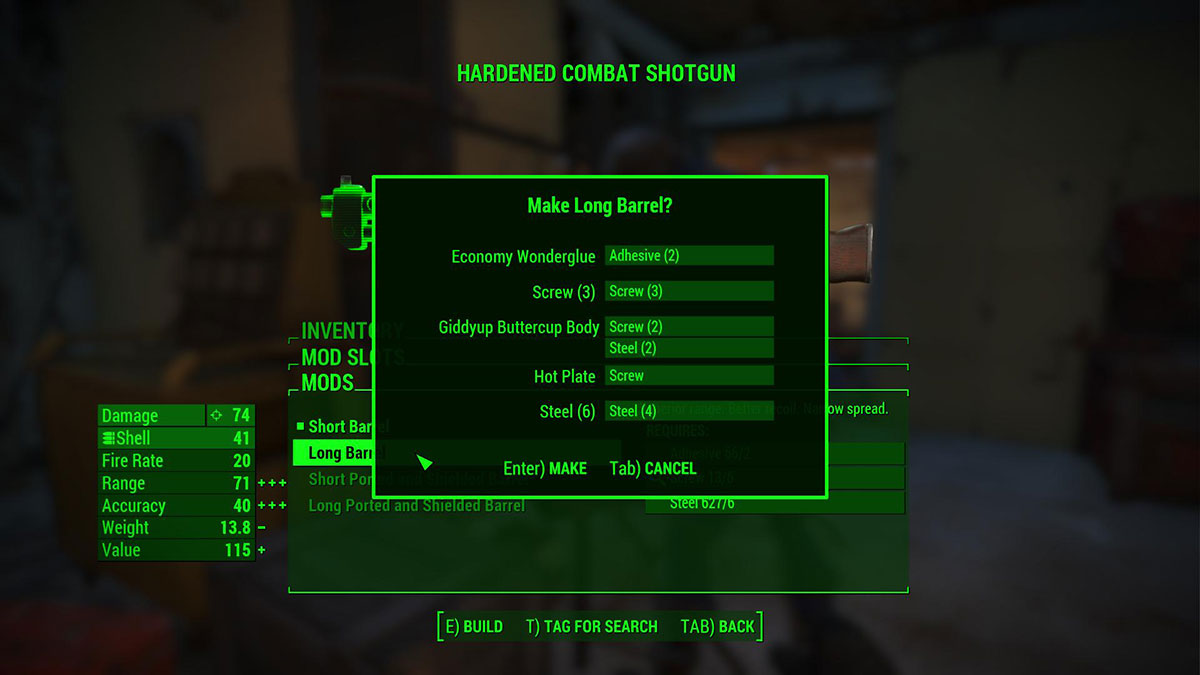Go back using the Back button
The image size is (1200, 675).
pyautogui.click(x=717, y=627)
